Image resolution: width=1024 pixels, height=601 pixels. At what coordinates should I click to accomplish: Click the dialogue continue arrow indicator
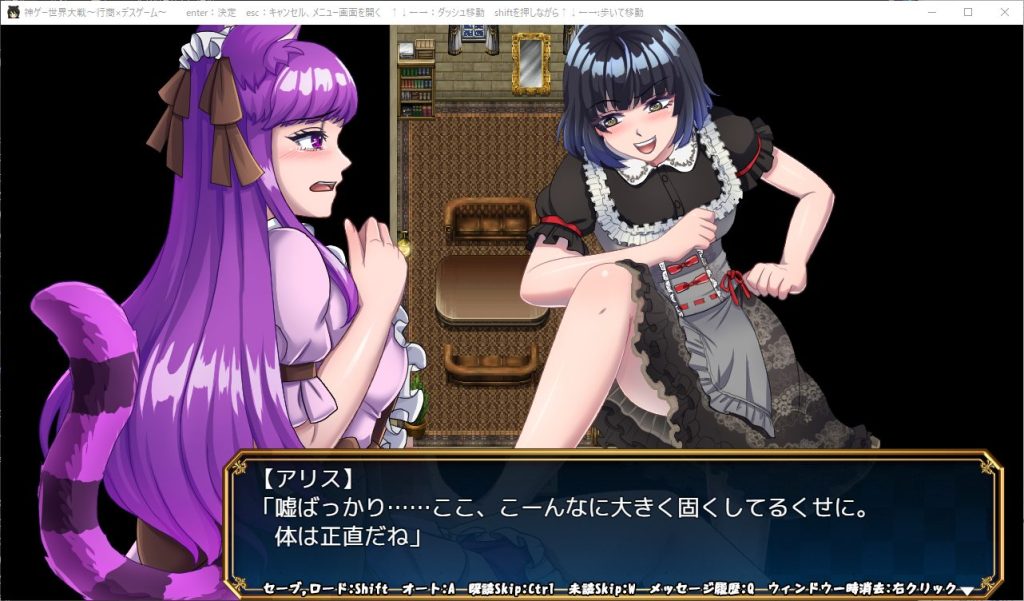coord(966,590)
